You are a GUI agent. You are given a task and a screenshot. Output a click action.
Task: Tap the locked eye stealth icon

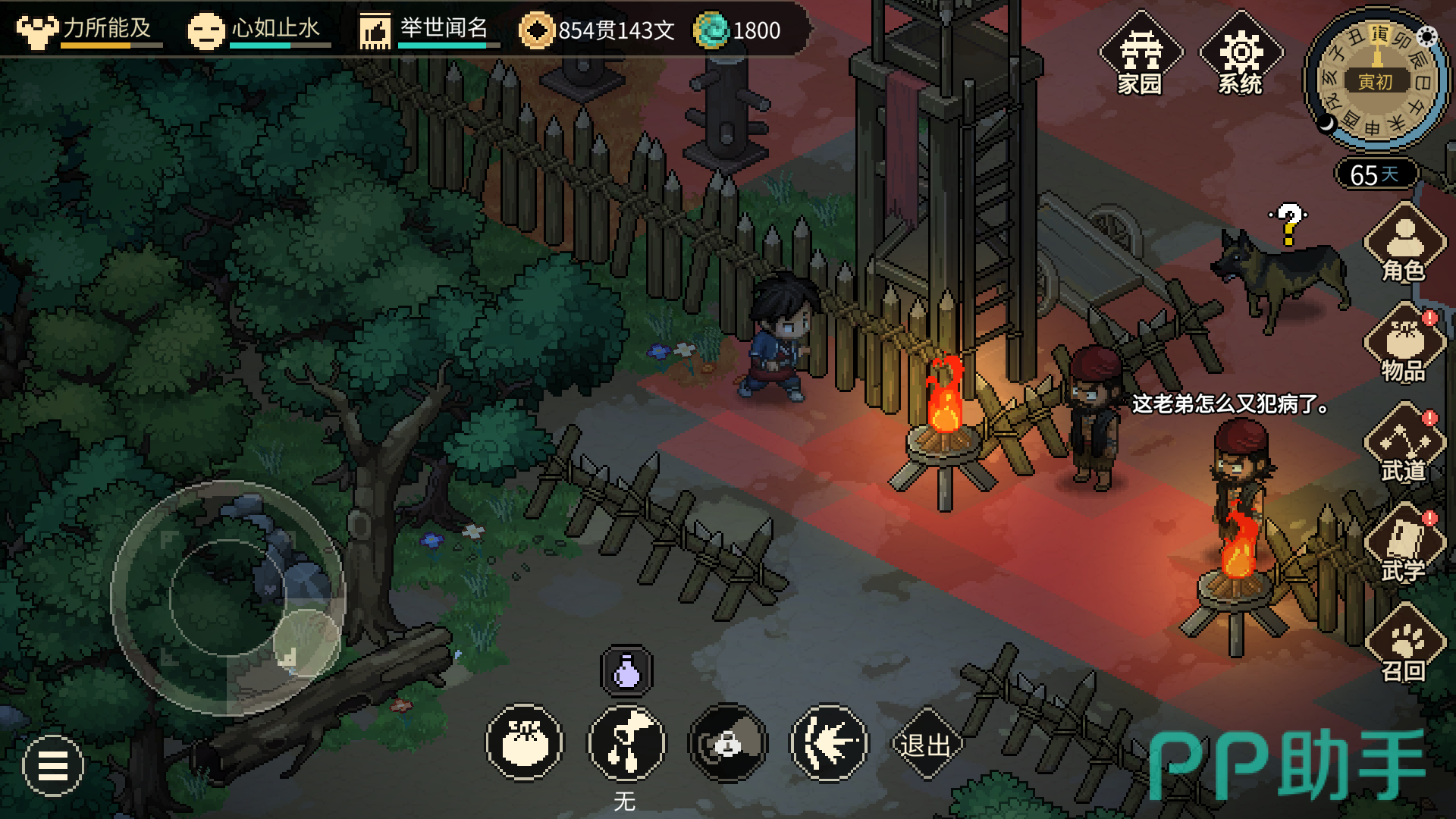click(728, 743)
